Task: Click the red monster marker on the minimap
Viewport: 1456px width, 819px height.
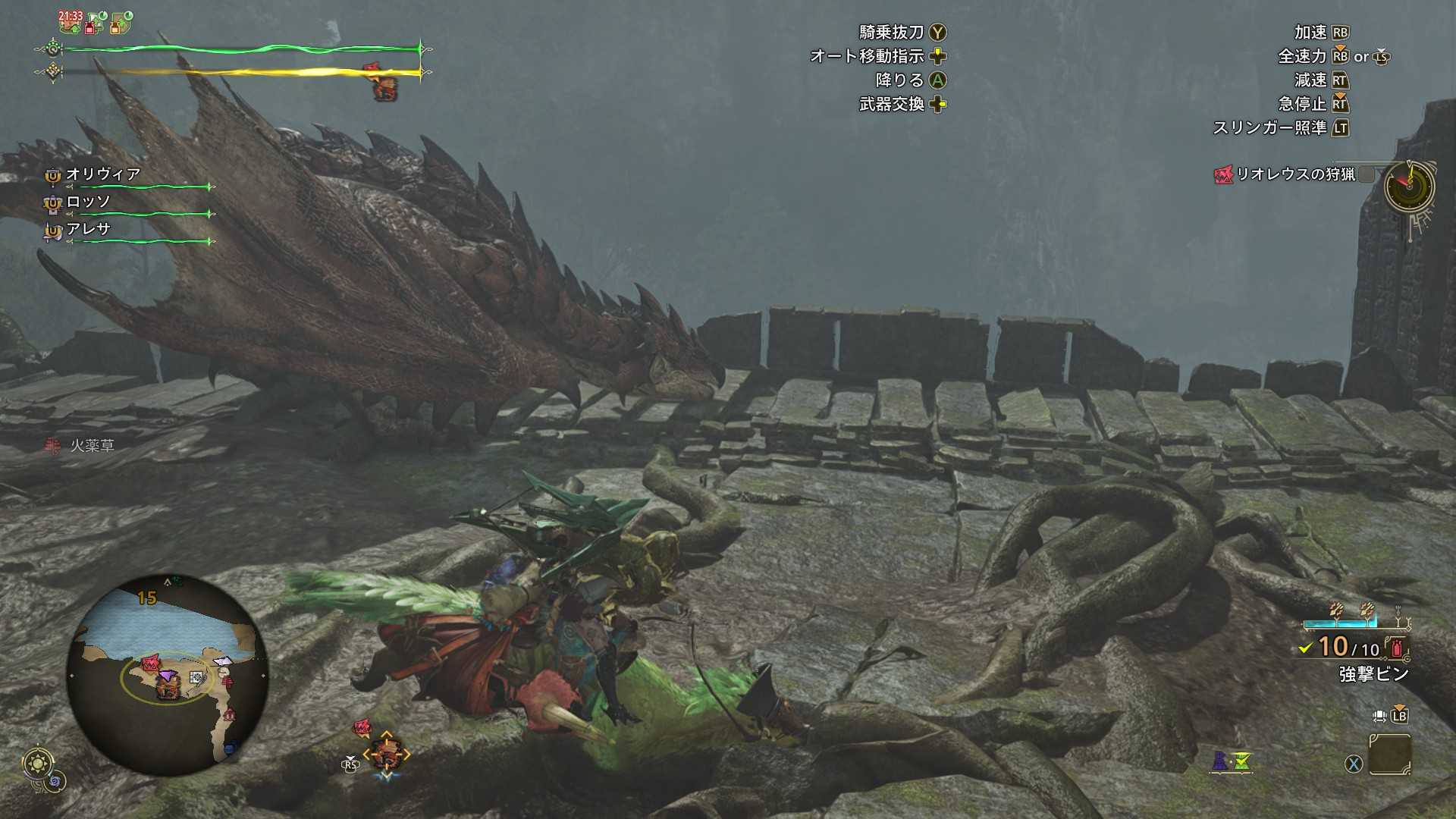Action: (150, 664)
